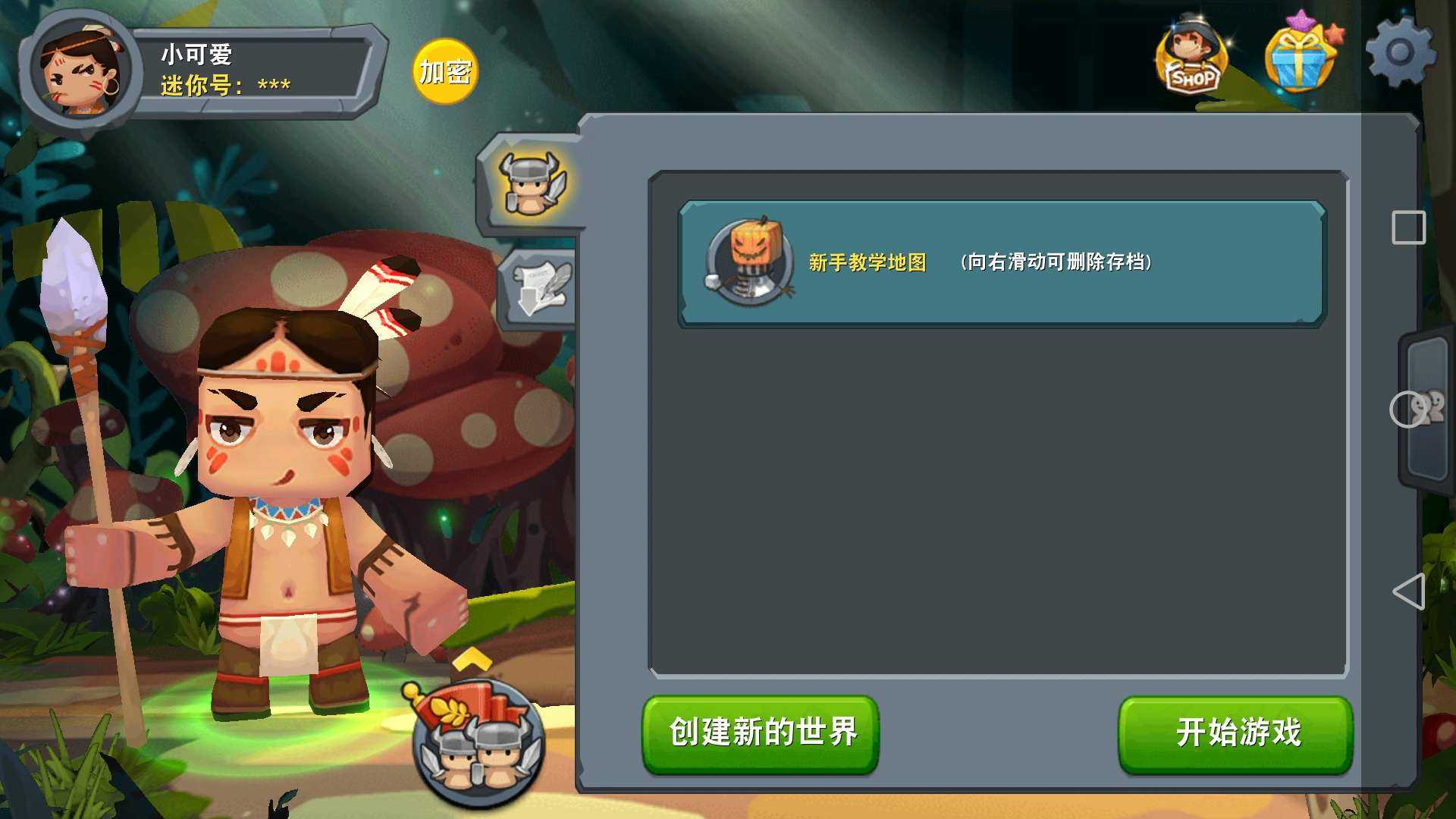The image size is (1456, 819).
Task: Tap the yellow up-arrow chevron
Action: pyautogui.click(x=472, y=658)
